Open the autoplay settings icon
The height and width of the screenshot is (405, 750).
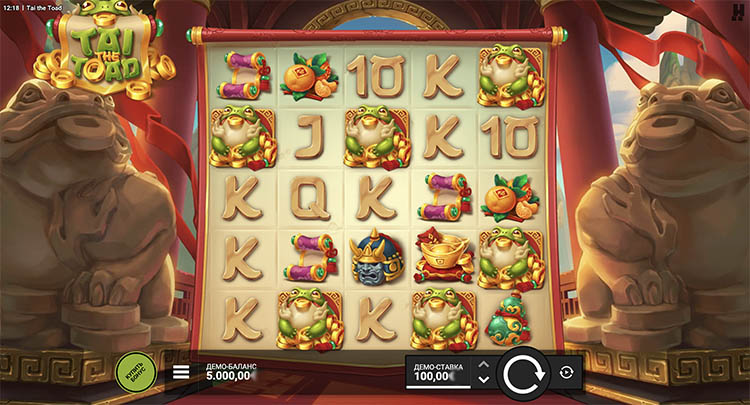(x=567, y=372)
